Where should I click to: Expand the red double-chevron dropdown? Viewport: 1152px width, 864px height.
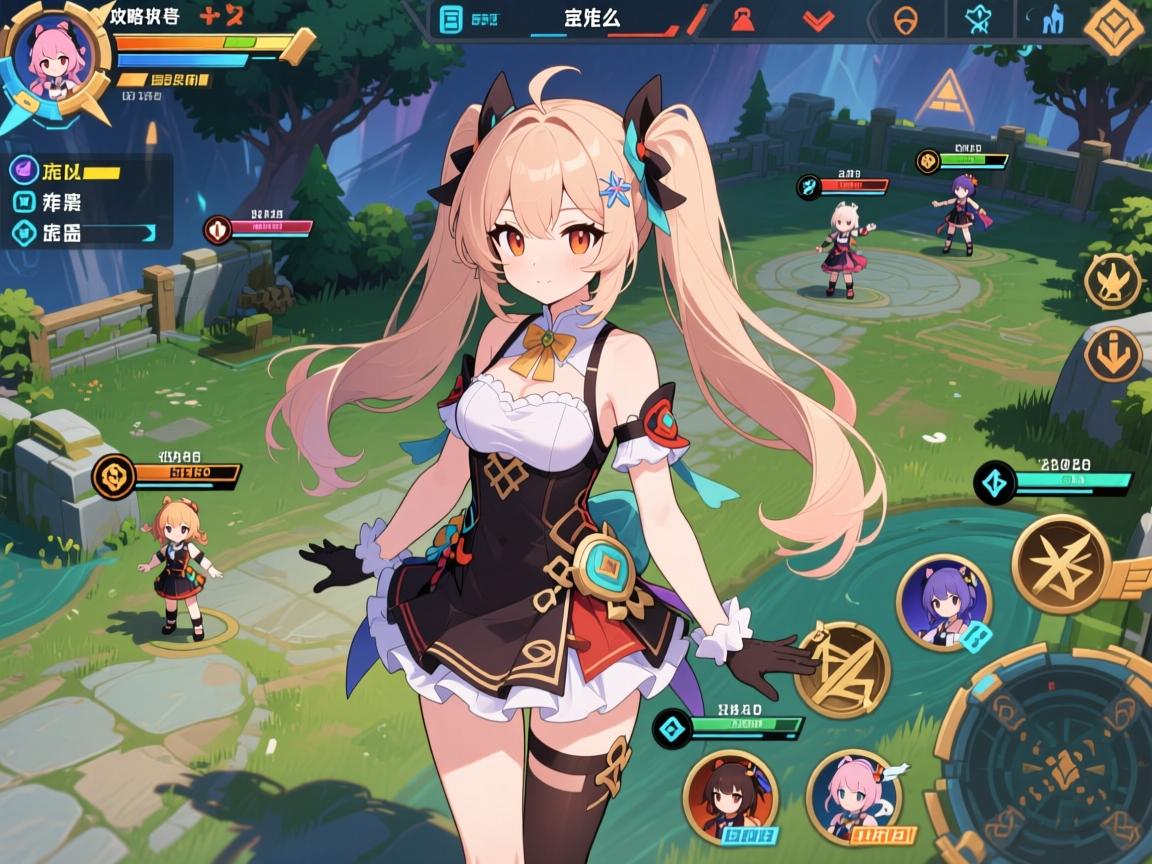pyautogui.click(x=819, y=20)
